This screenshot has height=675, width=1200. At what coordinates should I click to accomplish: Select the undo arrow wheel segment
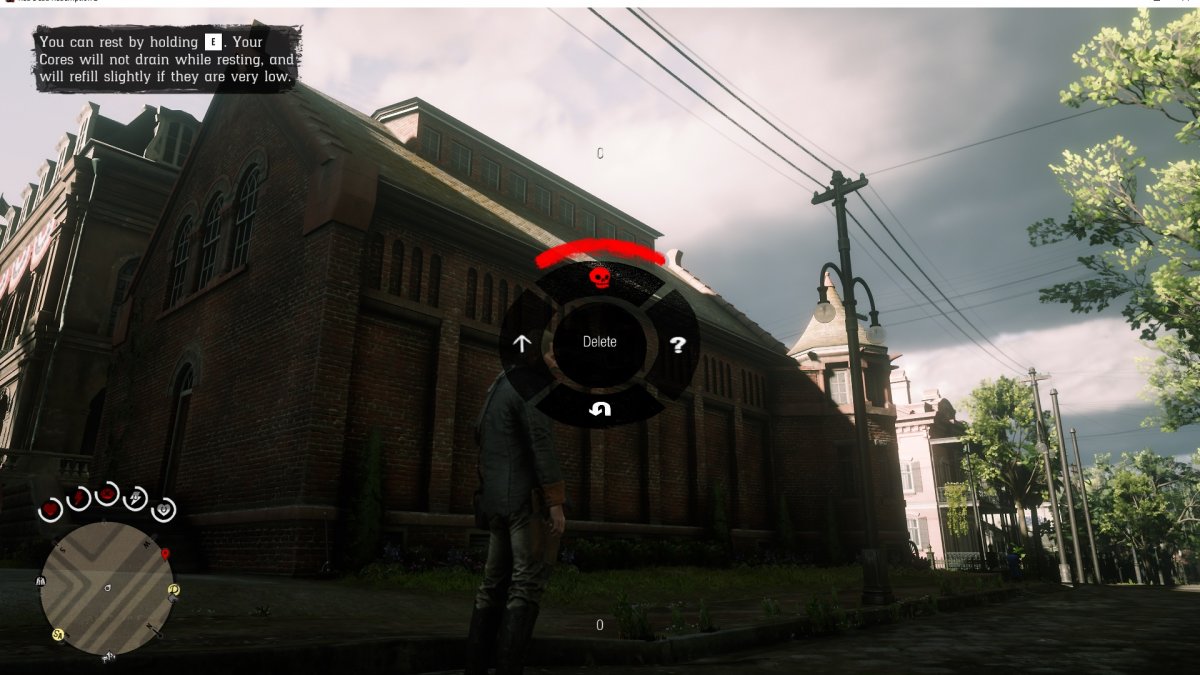click(x=600, y=409)
